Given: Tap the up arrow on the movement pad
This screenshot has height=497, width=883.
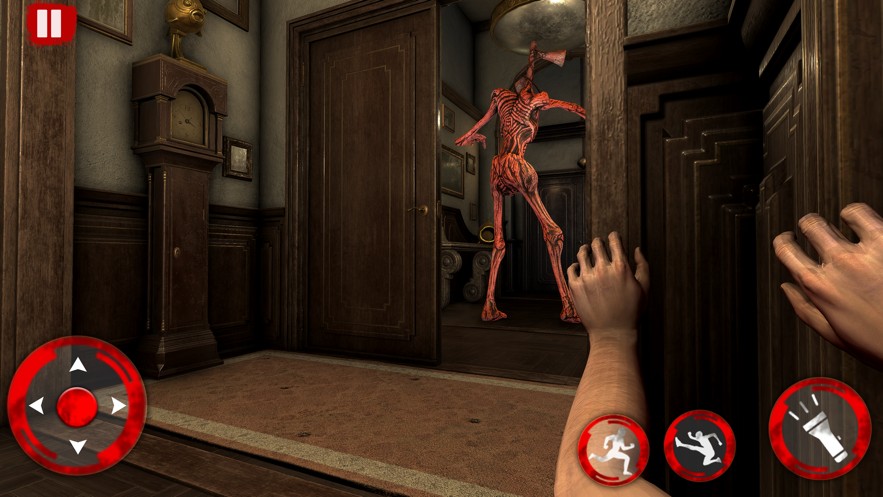Looking at the screenshot, I should click(x=77, y=365).
